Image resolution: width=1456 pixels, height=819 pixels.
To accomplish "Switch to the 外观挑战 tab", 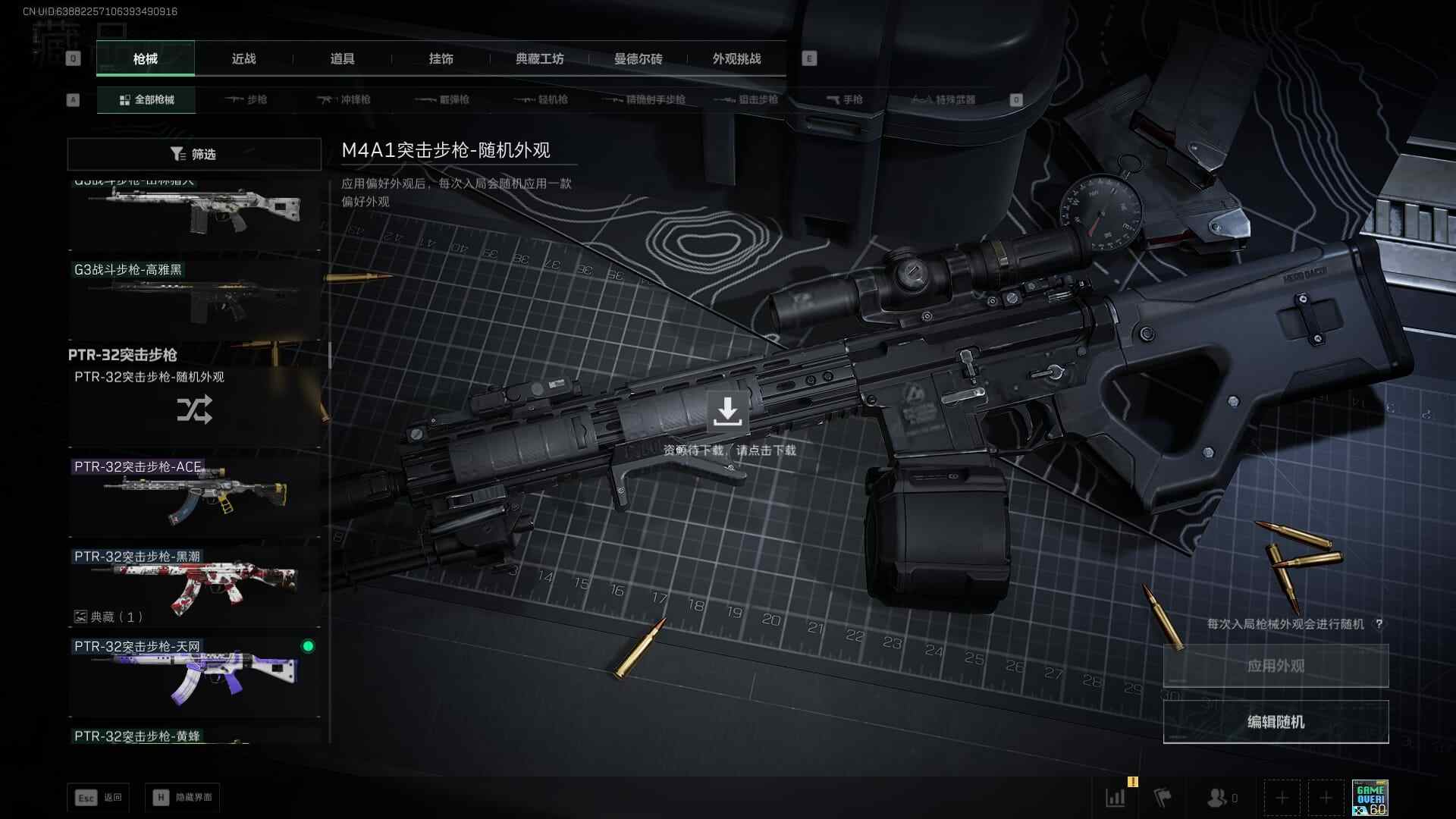I will [736, 59].
